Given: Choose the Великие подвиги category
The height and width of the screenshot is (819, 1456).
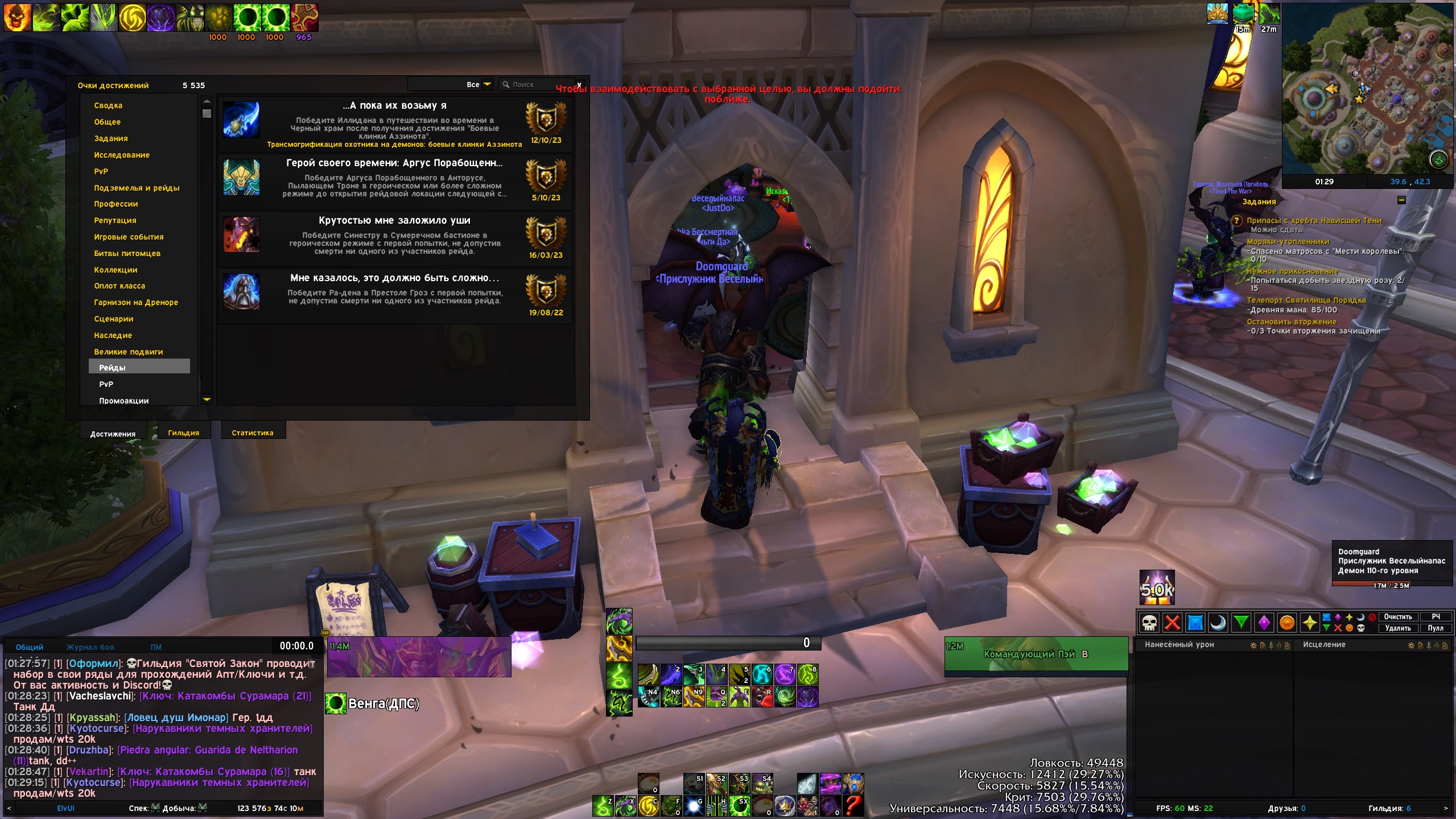Looking at the screenshot, I should click(129, 352).
